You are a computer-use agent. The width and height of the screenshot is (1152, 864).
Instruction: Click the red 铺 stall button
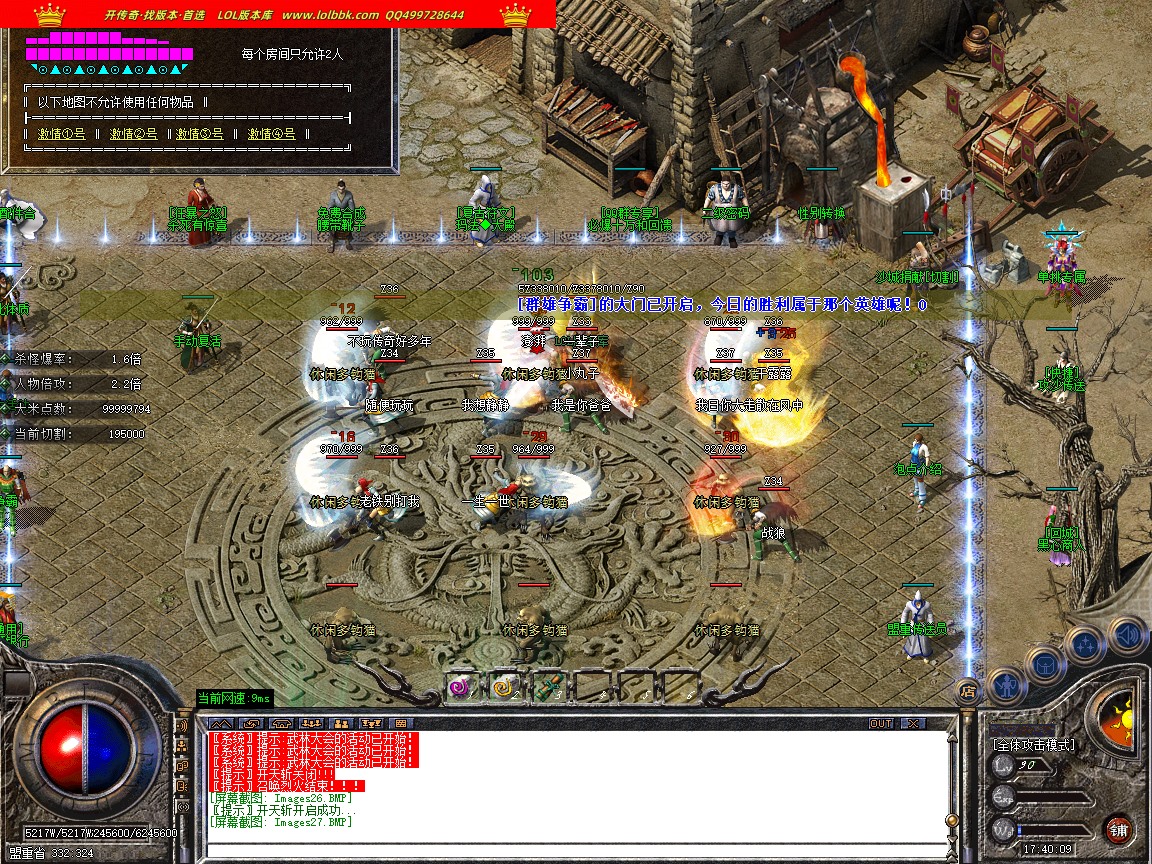pyautogui.click(x=1118, y=829)
